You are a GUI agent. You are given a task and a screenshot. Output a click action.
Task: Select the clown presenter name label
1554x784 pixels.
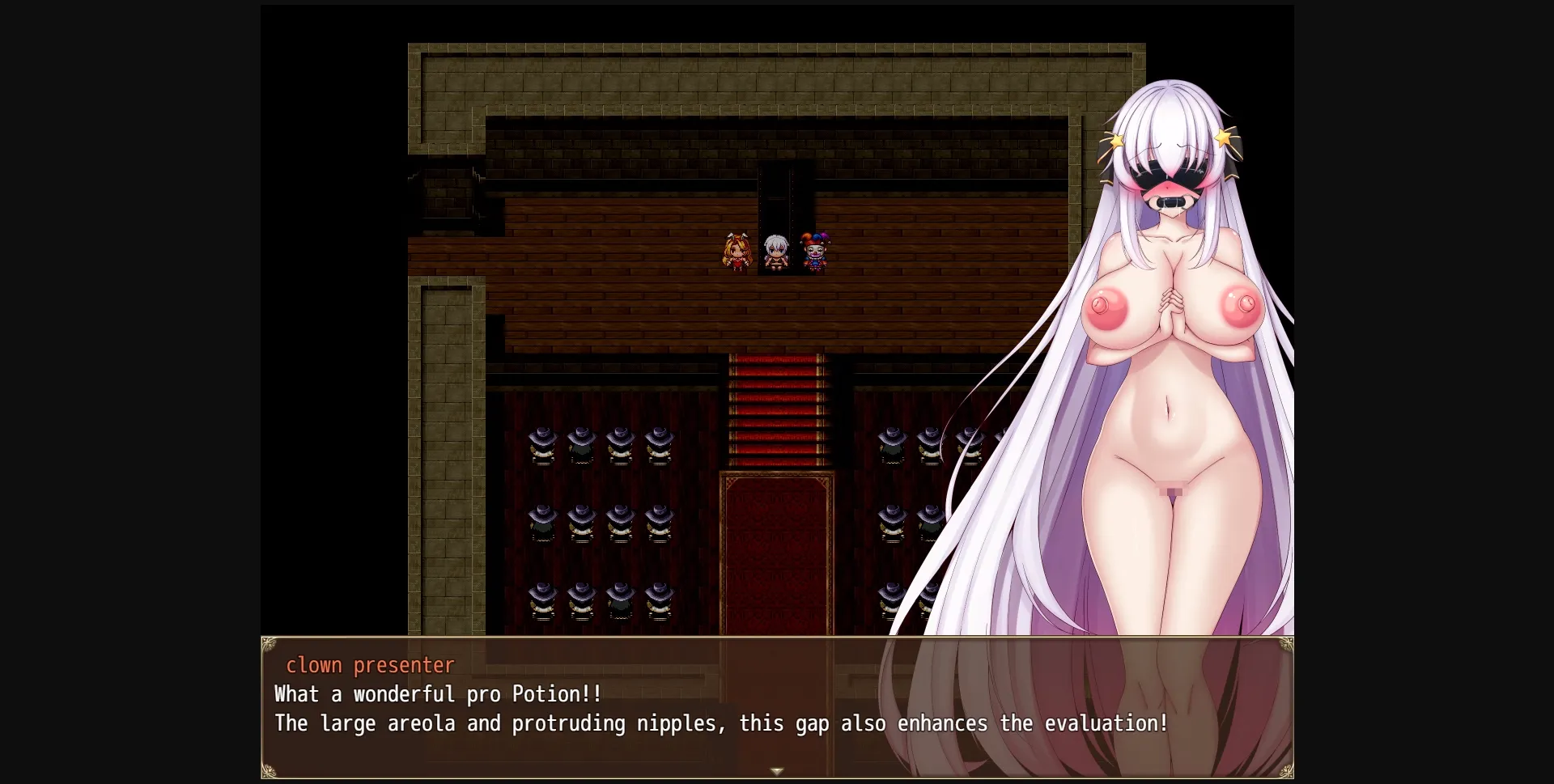[370, 665]
